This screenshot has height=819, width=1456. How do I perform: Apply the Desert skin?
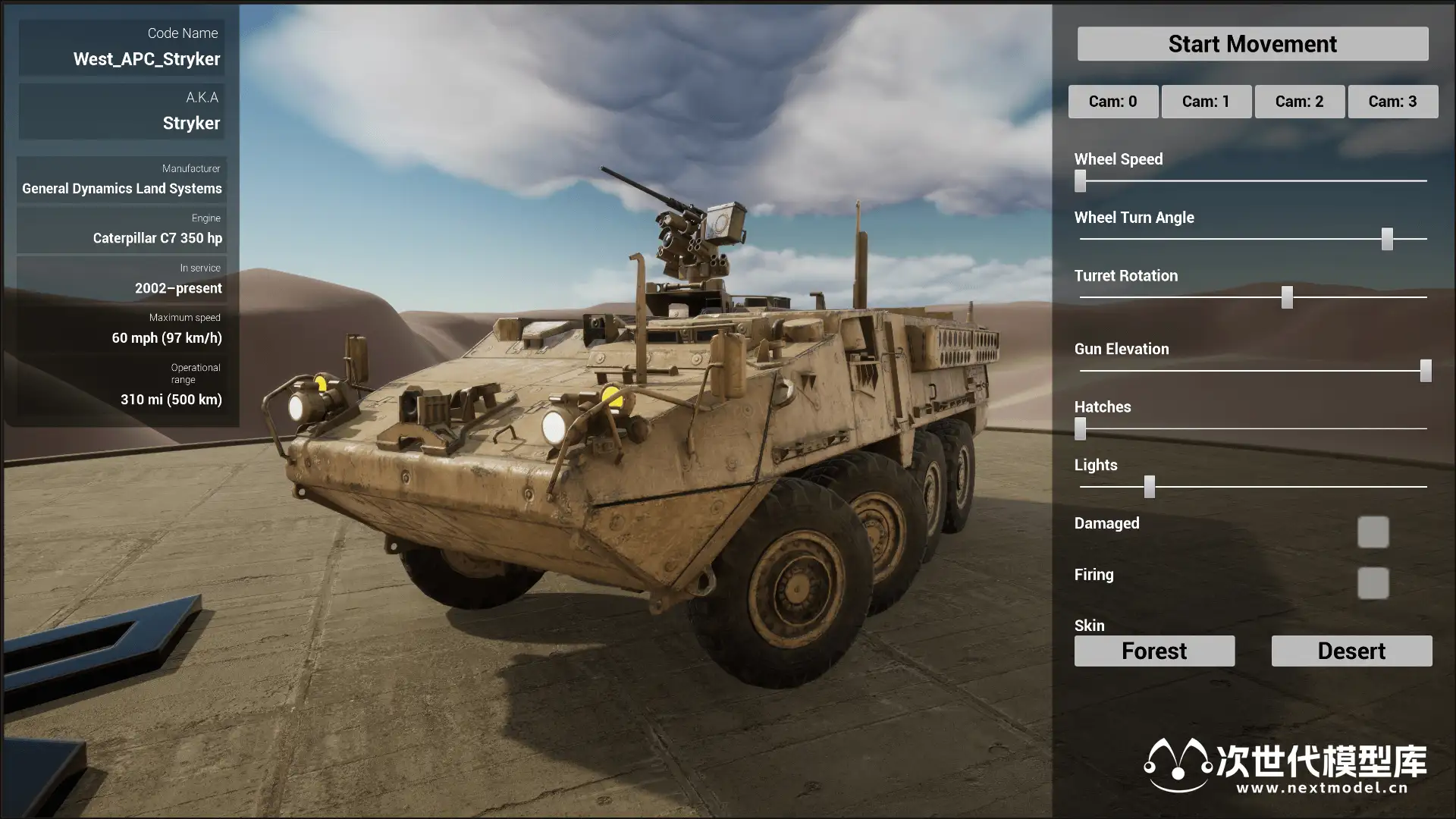pyautogui.click(x=1351, y=651)
